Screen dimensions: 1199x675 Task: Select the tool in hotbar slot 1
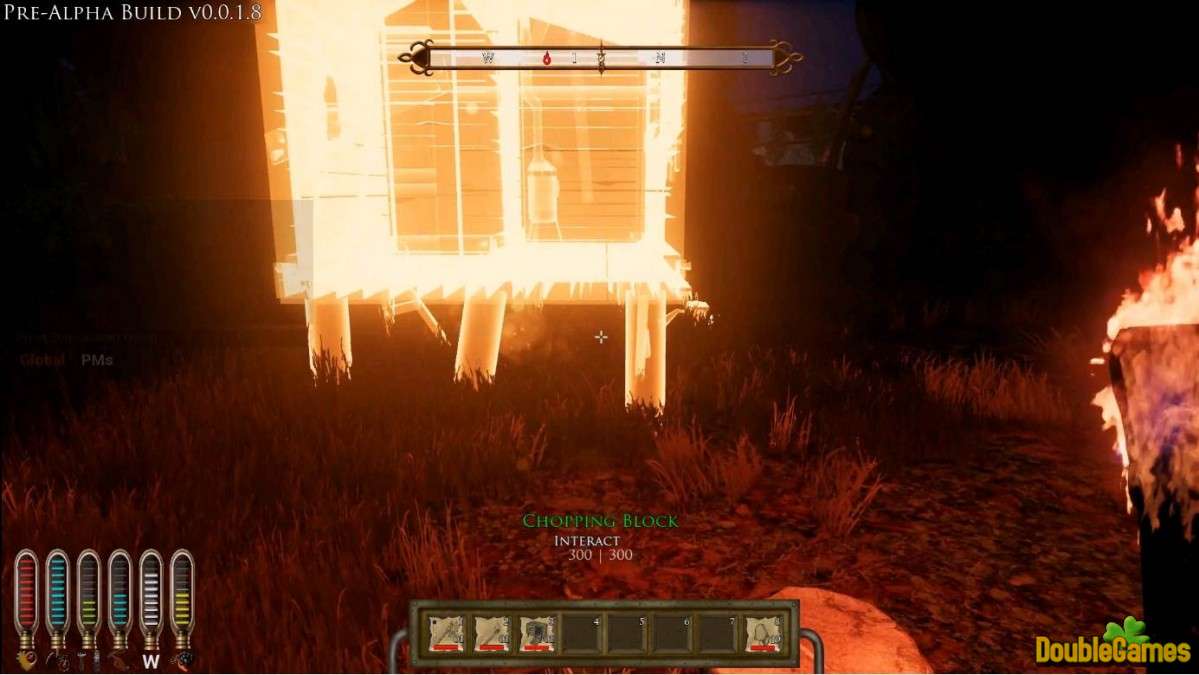pos(446,633)
